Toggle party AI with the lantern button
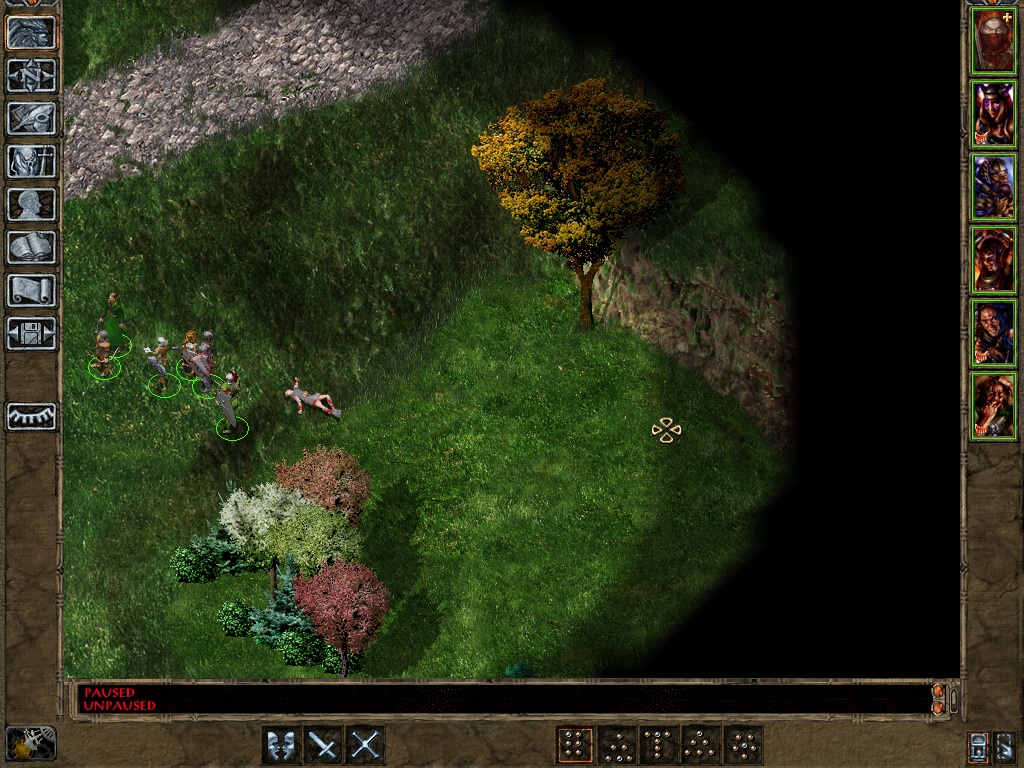 tap(977, 746)
